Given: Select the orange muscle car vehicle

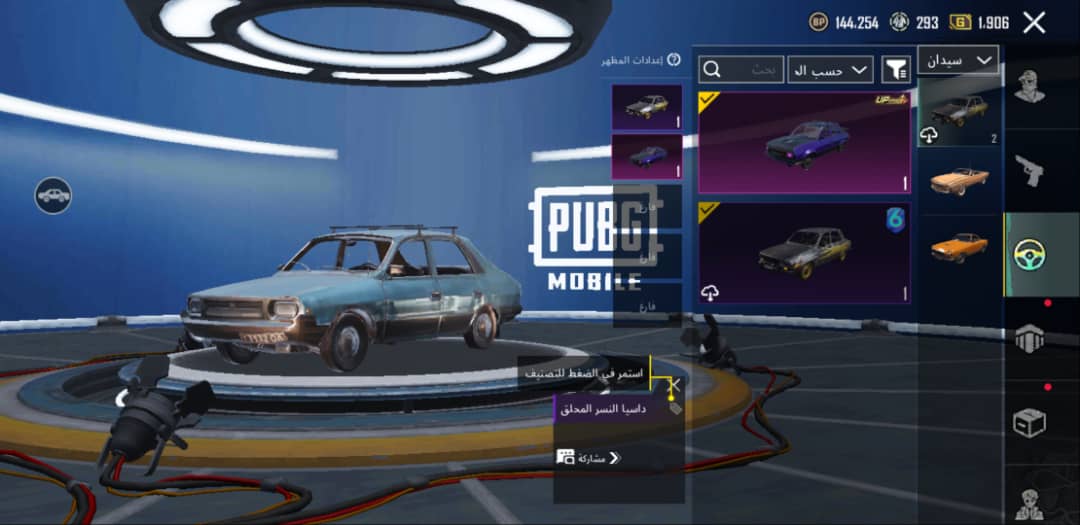Looking at the screenshot, I should tap(958, 246).
